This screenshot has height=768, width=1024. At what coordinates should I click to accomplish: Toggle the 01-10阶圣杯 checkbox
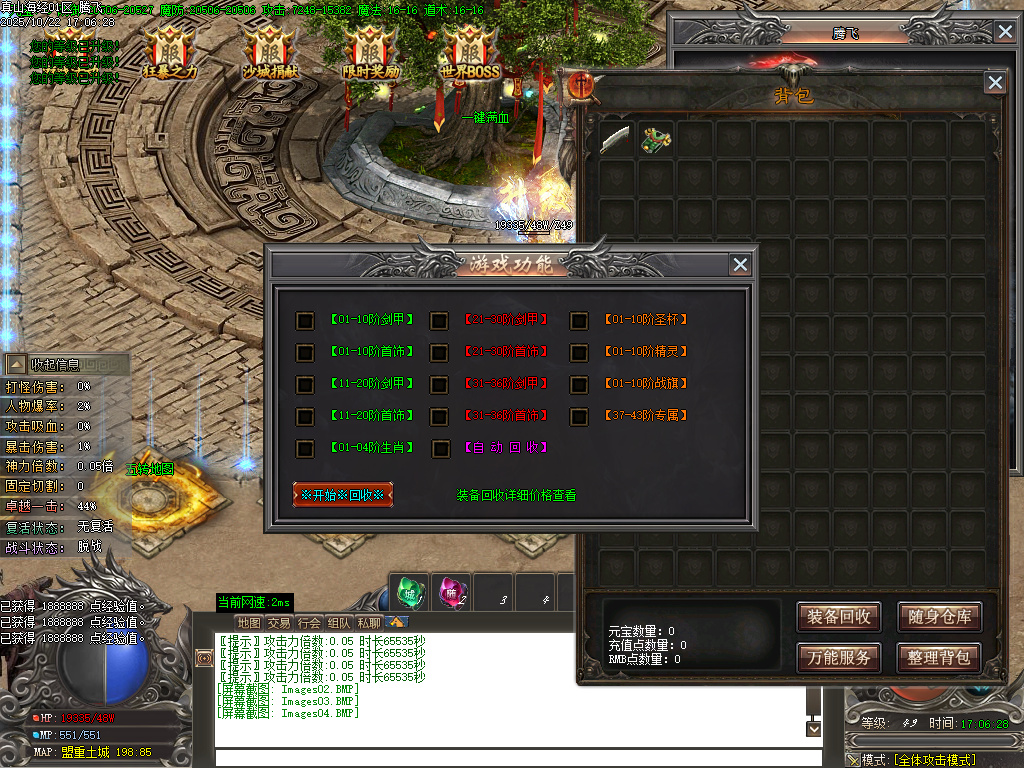pos(579,320)
